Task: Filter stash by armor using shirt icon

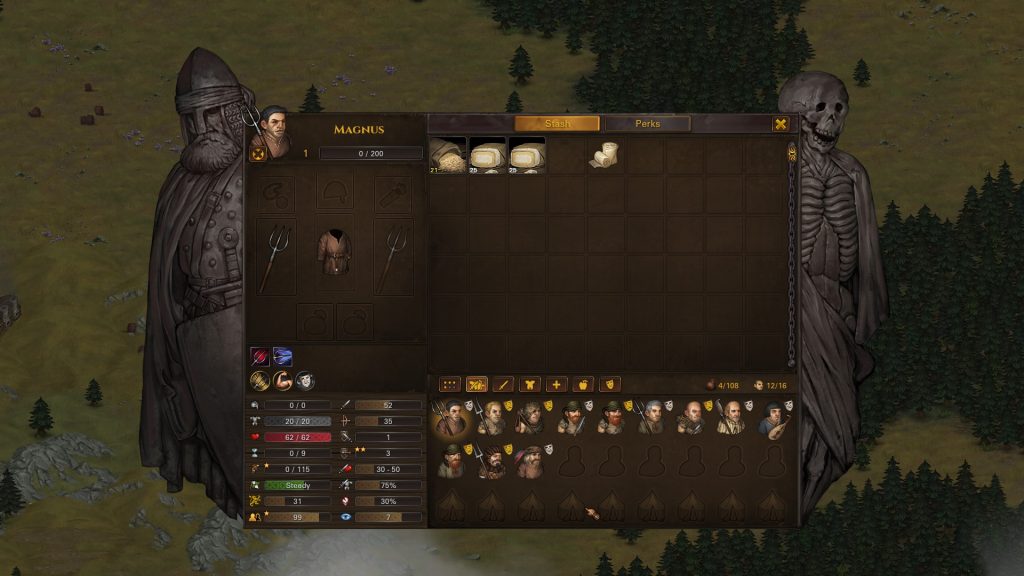Action: point(530,384)
